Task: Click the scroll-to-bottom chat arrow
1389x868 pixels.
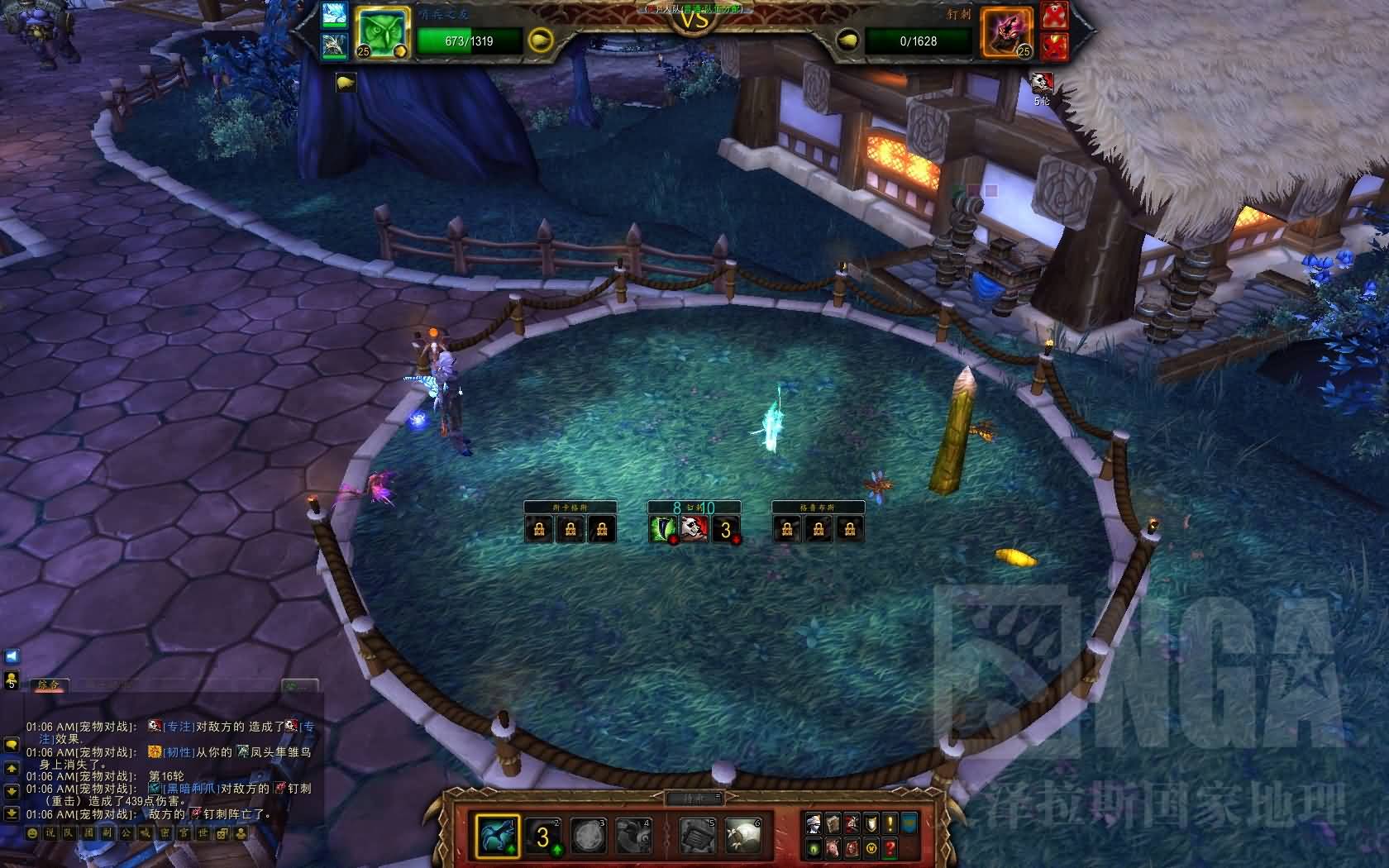Action: tap(11, 813)
